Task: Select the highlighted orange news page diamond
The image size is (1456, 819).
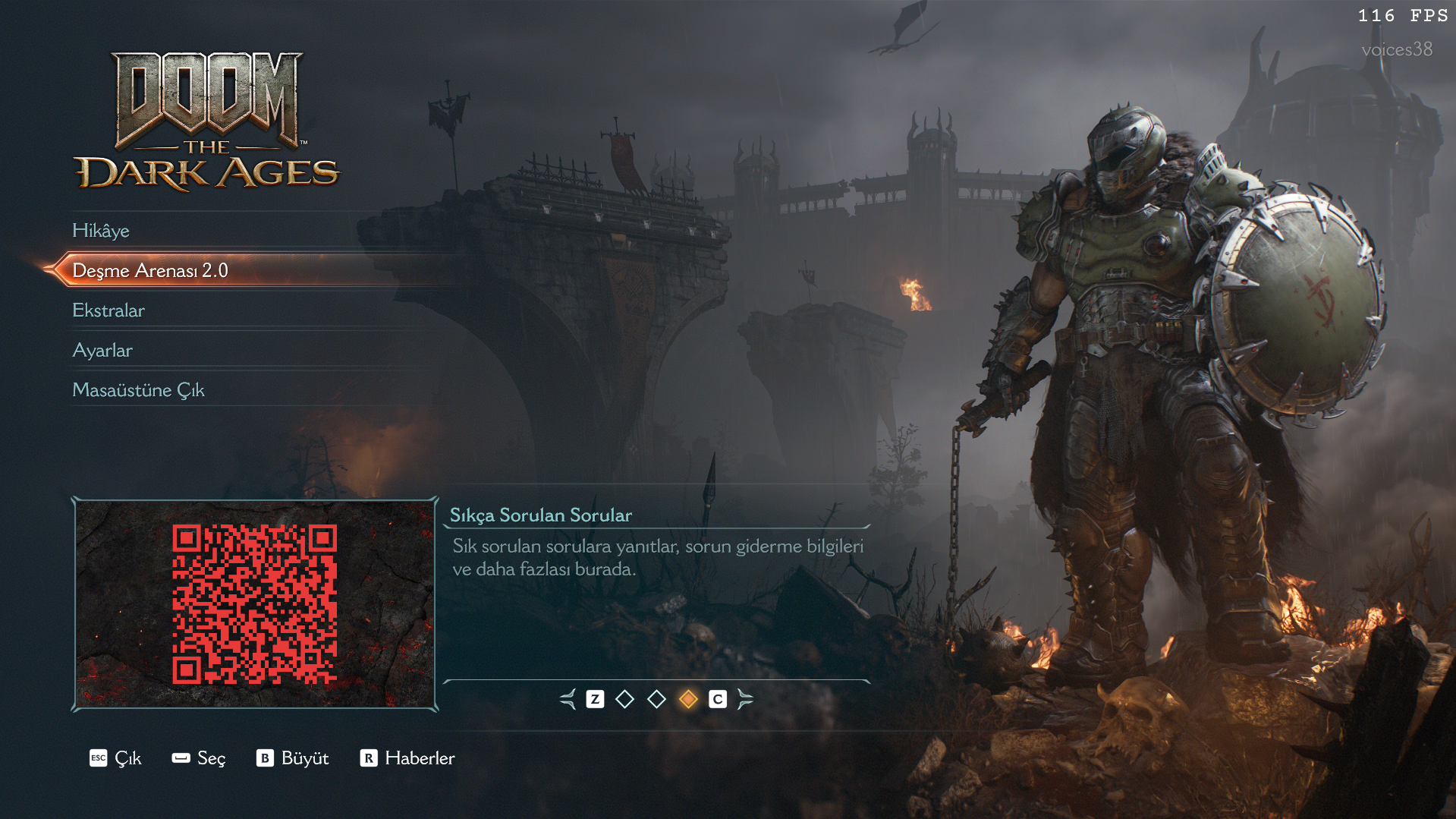Action: point(688,699)
